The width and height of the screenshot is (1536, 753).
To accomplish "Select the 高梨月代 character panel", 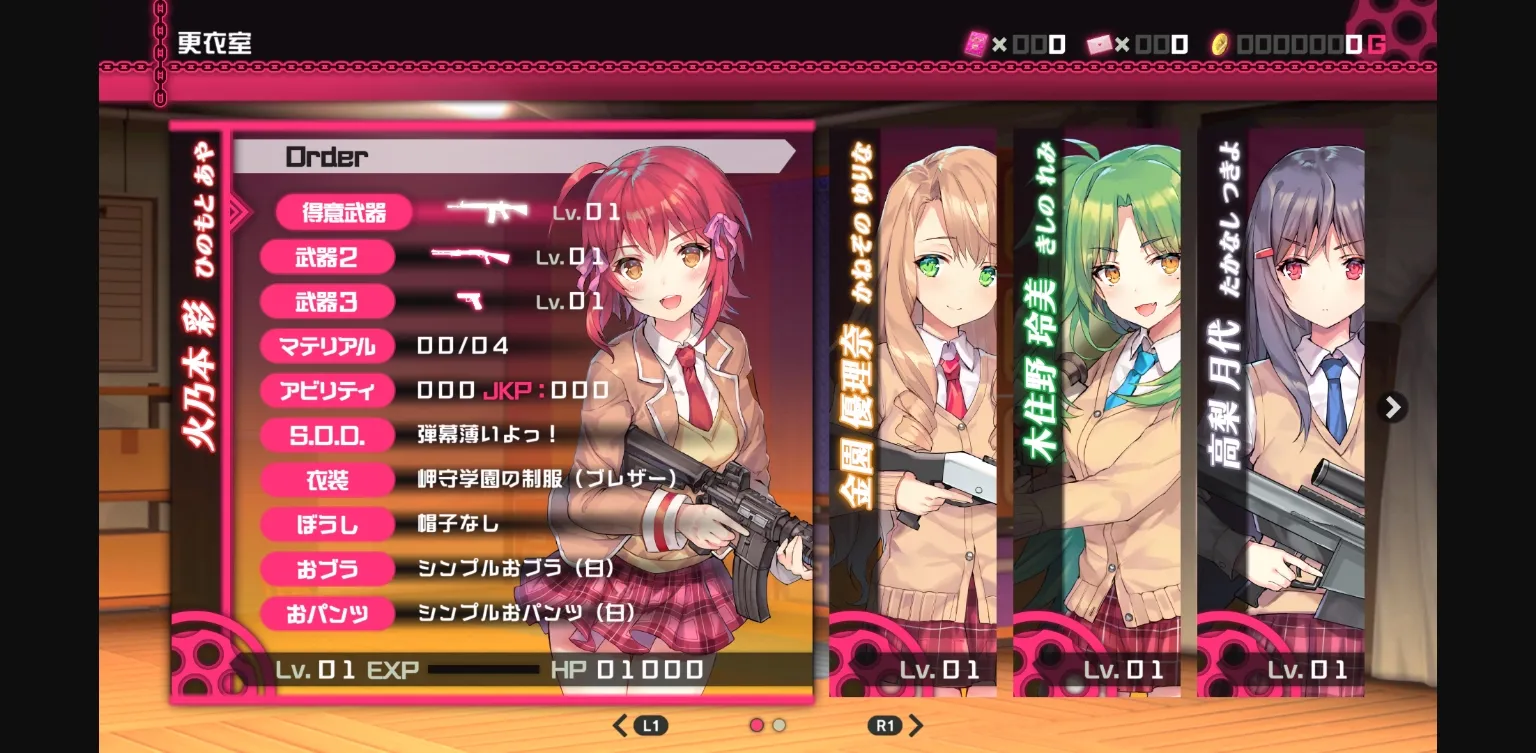I will tap(1280, 400).
